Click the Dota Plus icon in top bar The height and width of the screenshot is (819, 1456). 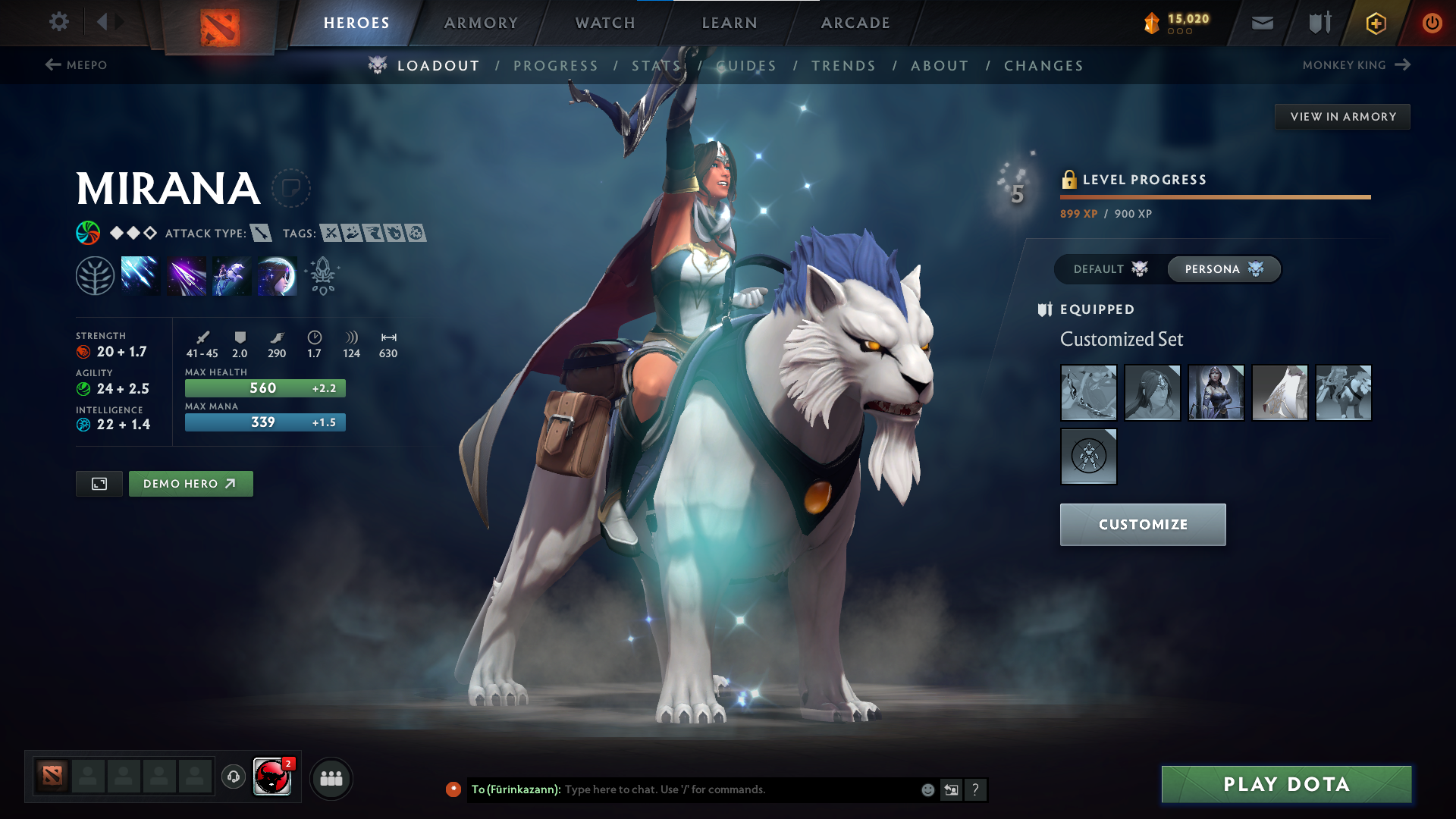[x=1375, y=23]
